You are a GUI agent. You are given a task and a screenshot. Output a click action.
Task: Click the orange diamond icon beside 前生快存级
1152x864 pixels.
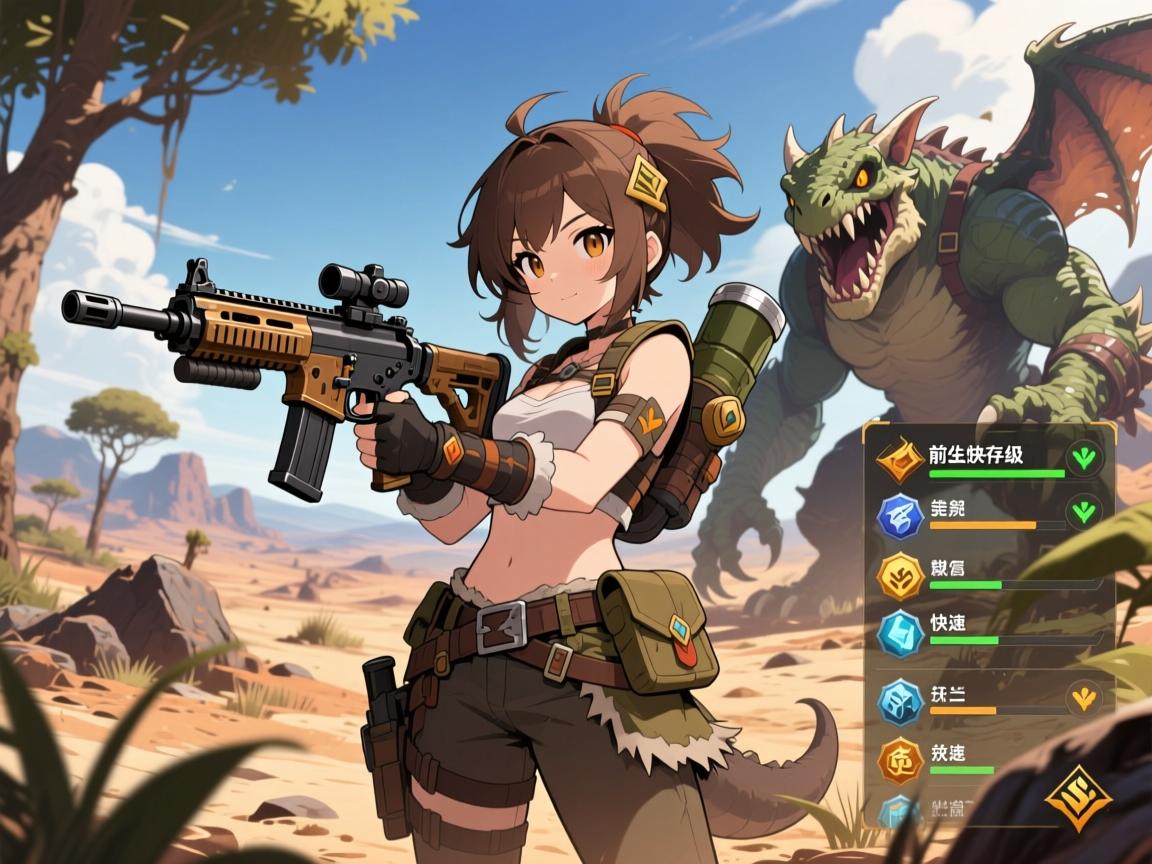pyautogui.click(x=898, y=460)
